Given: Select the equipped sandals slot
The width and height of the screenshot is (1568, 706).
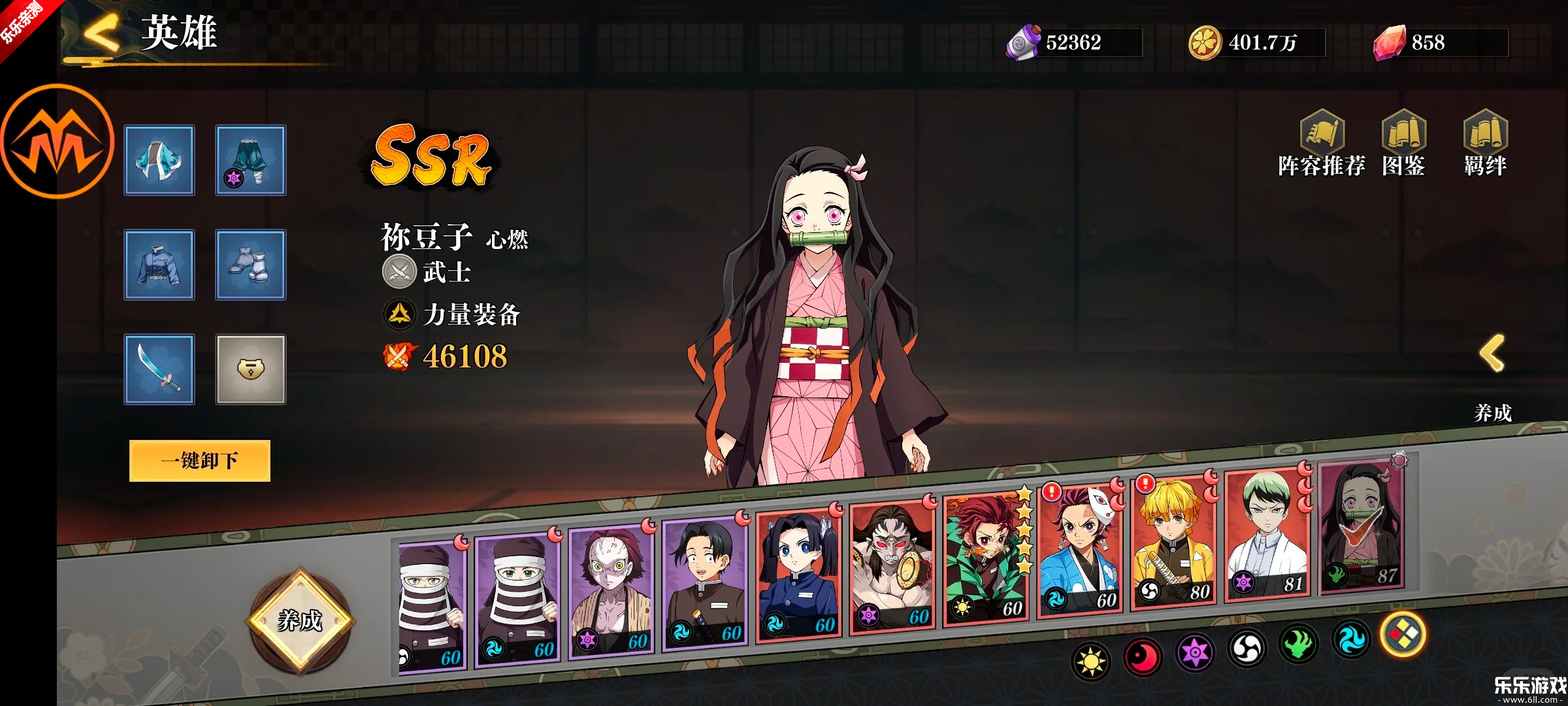Looking at the screenshot, I should point(251,265).
